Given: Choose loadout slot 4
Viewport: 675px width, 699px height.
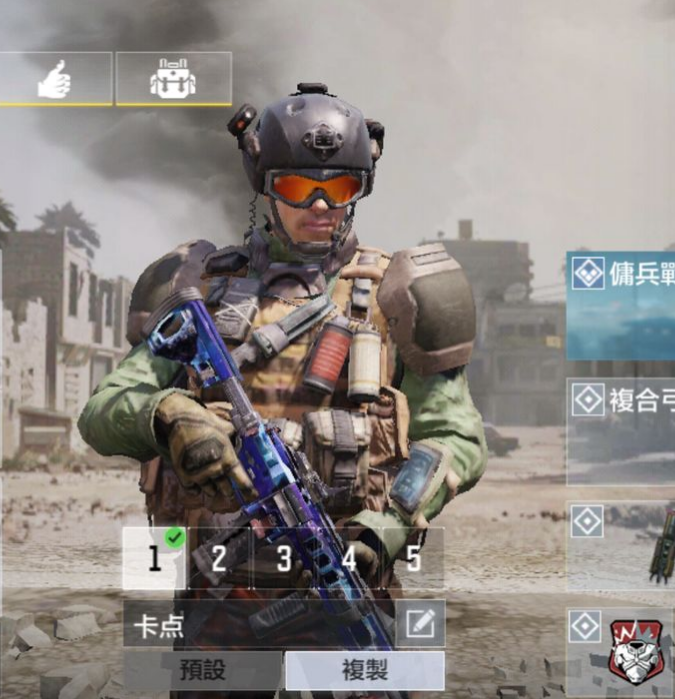Looking at the screenshot, I should [348, 559].
